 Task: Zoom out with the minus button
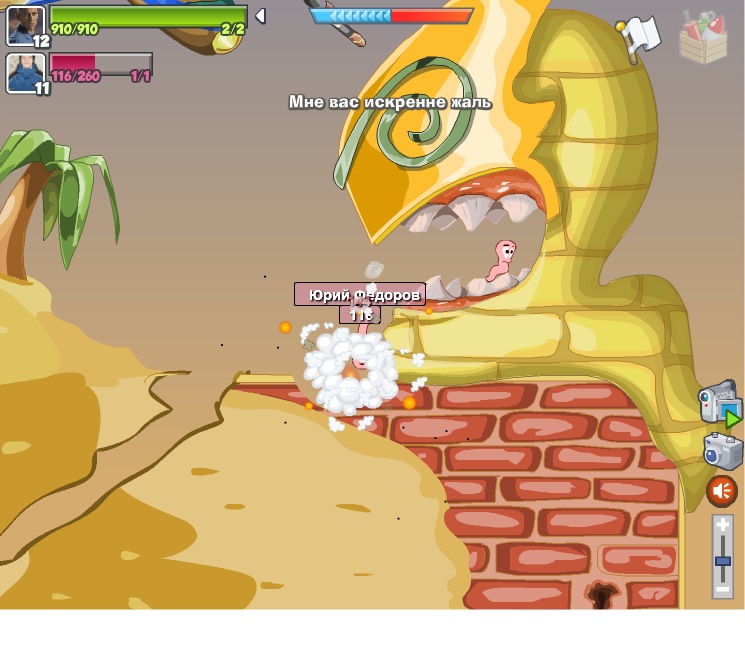coord(722,589)
